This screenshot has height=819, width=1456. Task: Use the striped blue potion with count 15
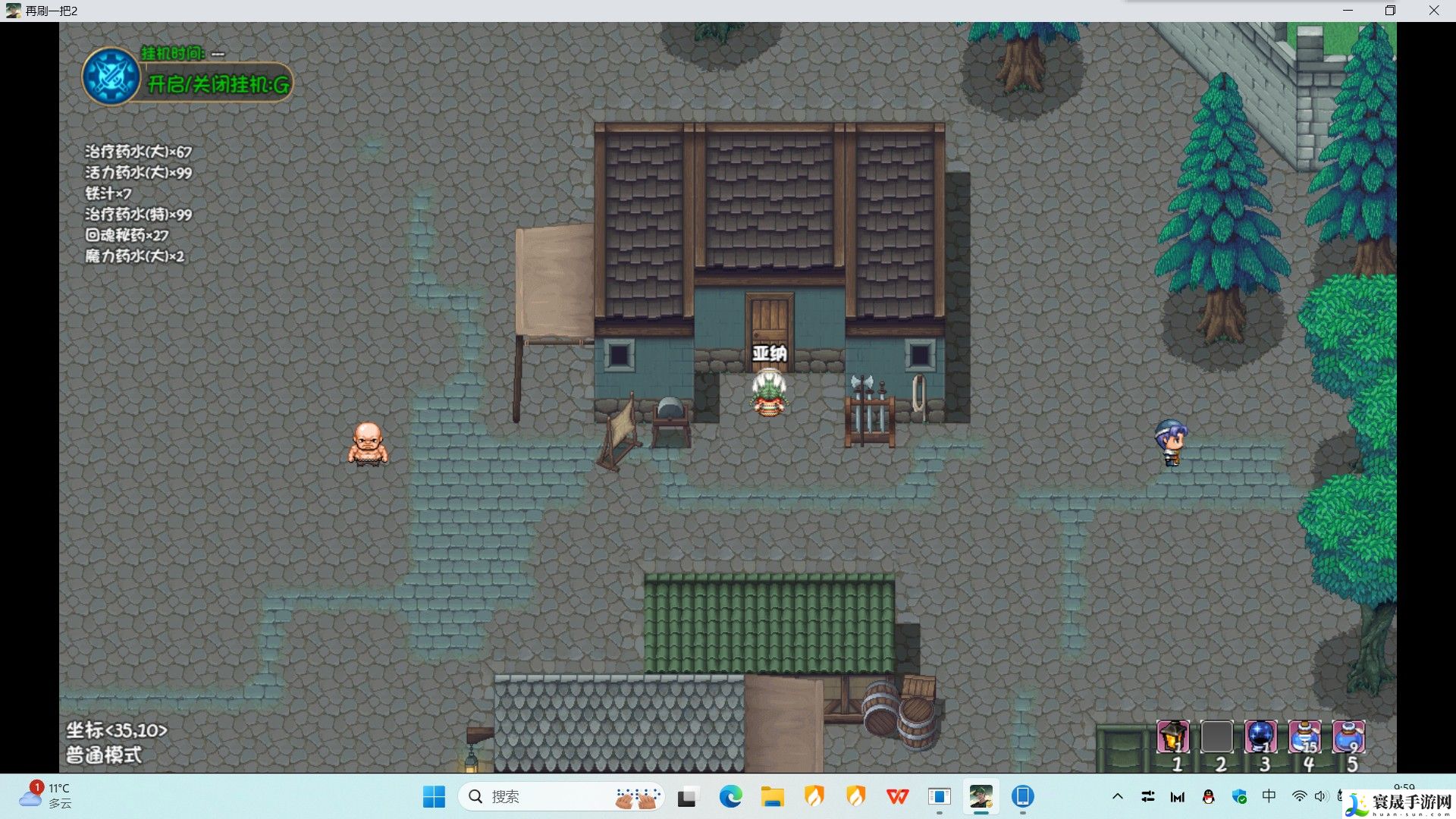1304,736
